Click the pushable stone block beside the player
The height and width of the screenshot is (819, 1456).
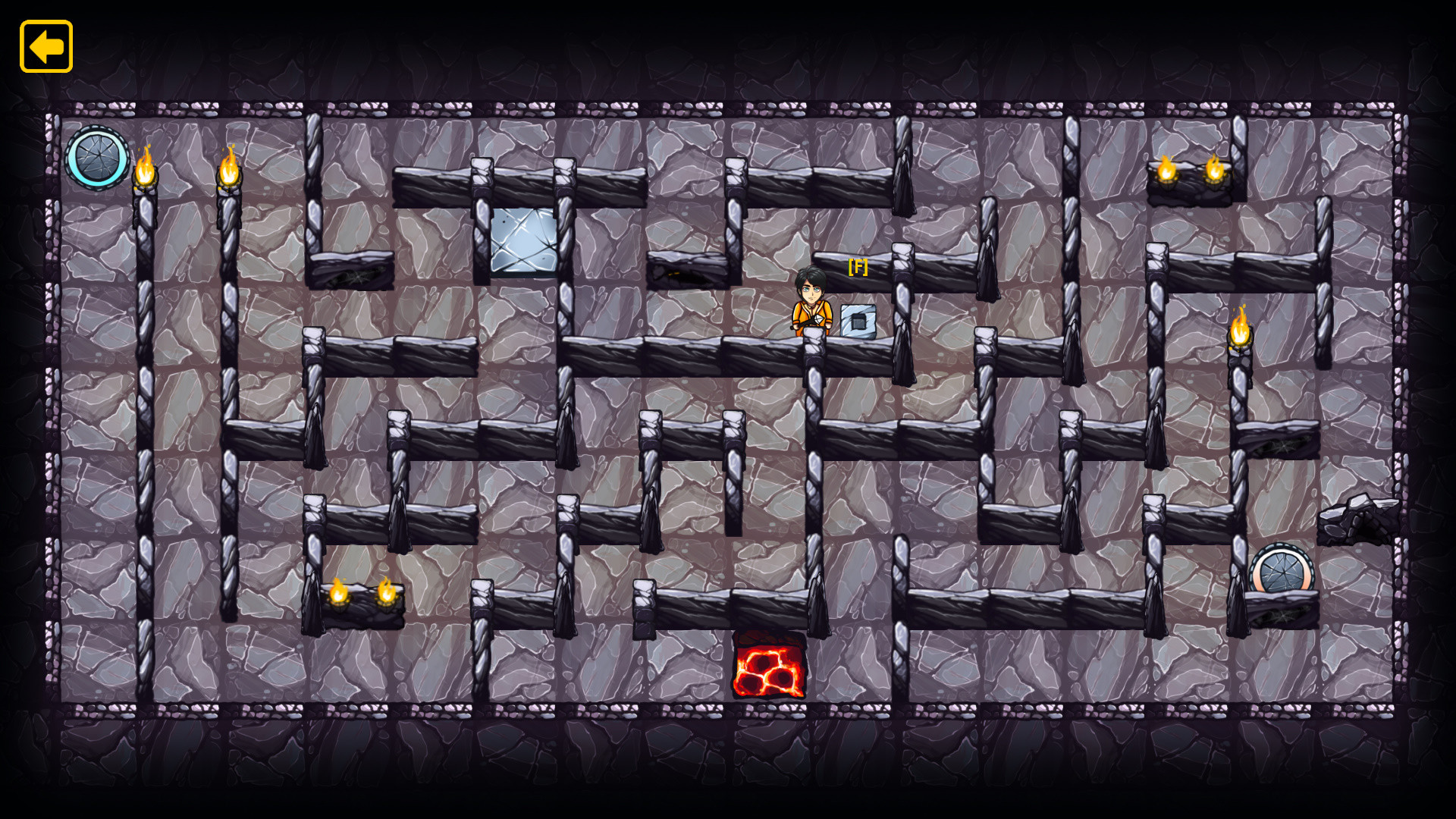[860, 320]
